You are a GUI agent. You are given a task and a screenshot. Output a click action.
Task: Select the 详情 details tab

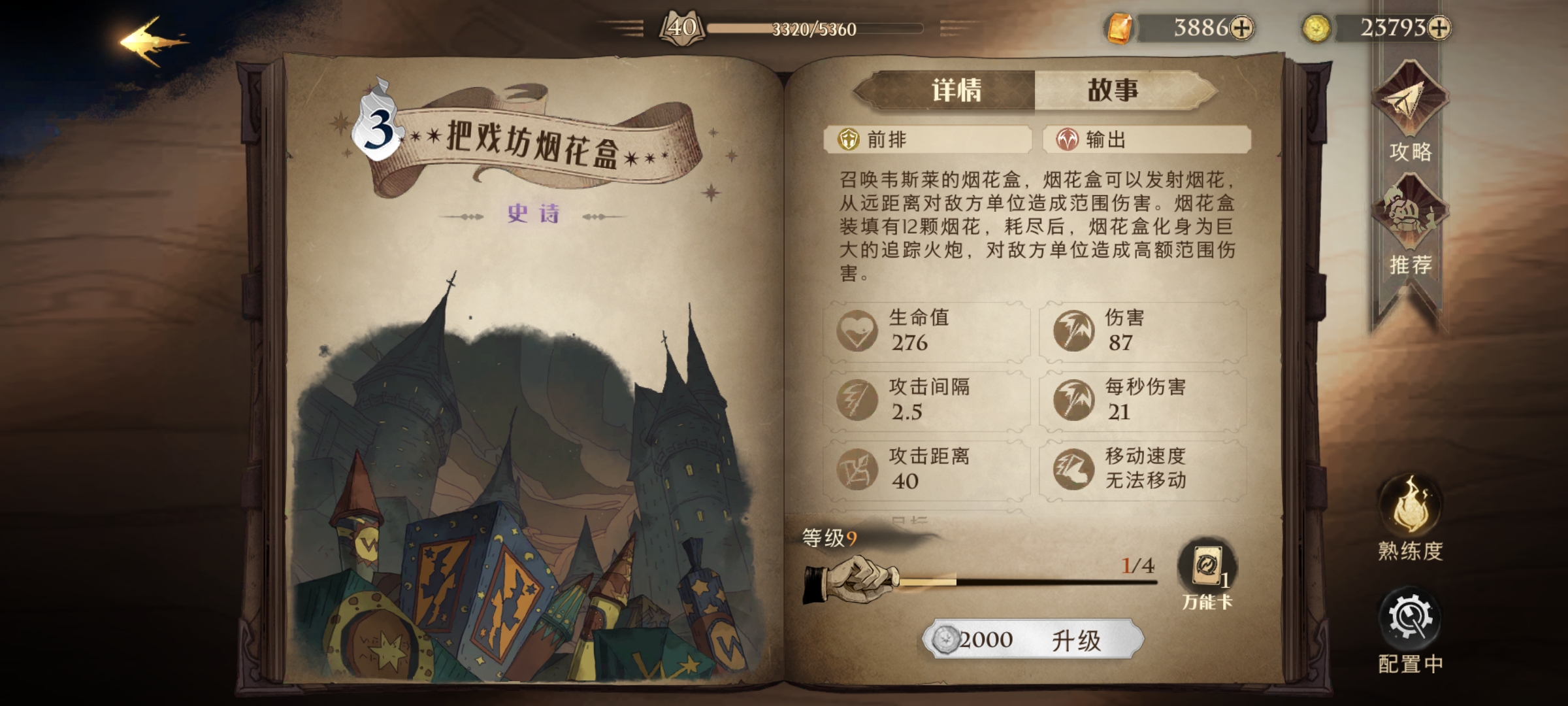coord(956,90)
